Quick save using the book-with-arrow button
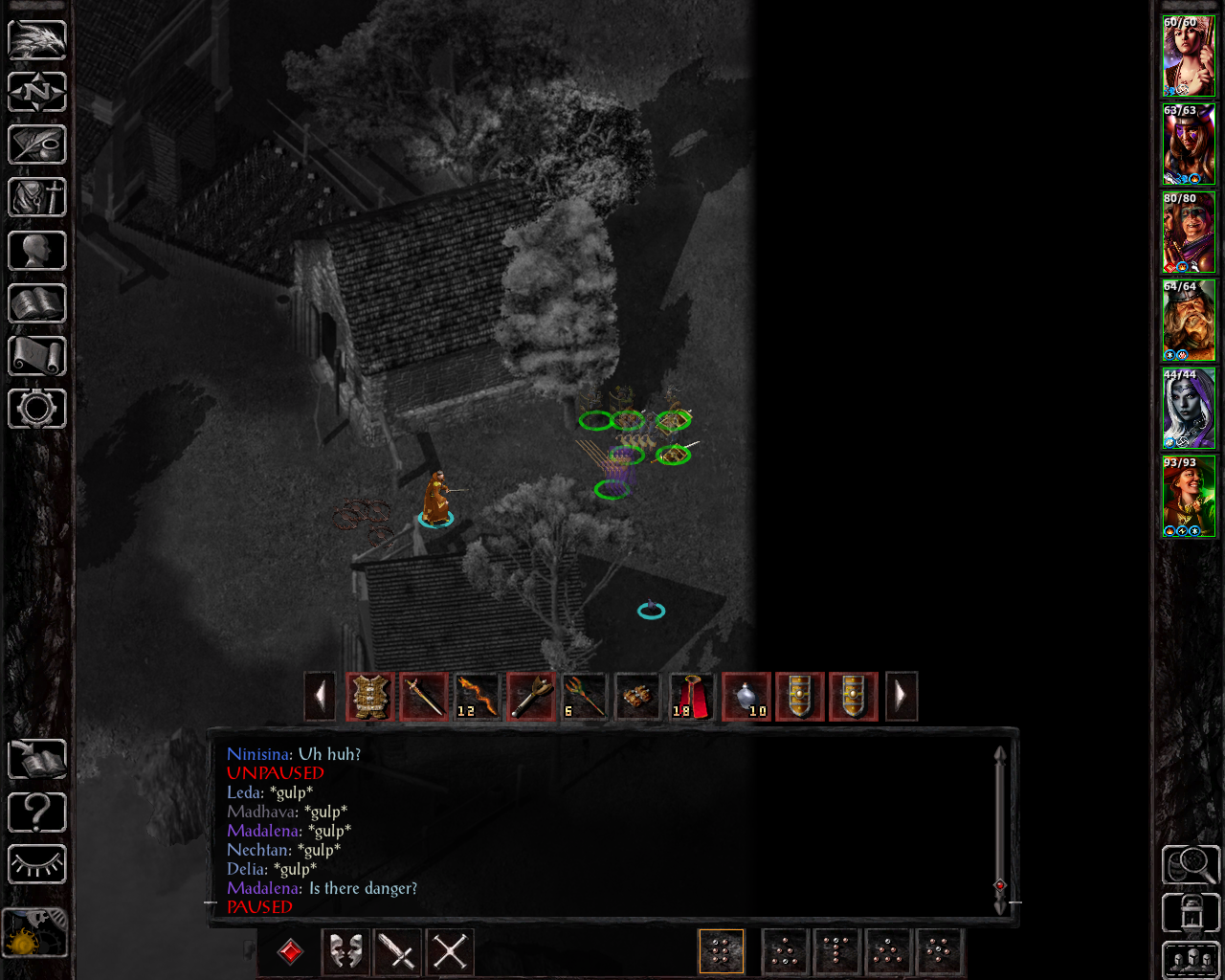Image resolution: width=1225 pixels, height=980 pixels. (x=37, y=760)
